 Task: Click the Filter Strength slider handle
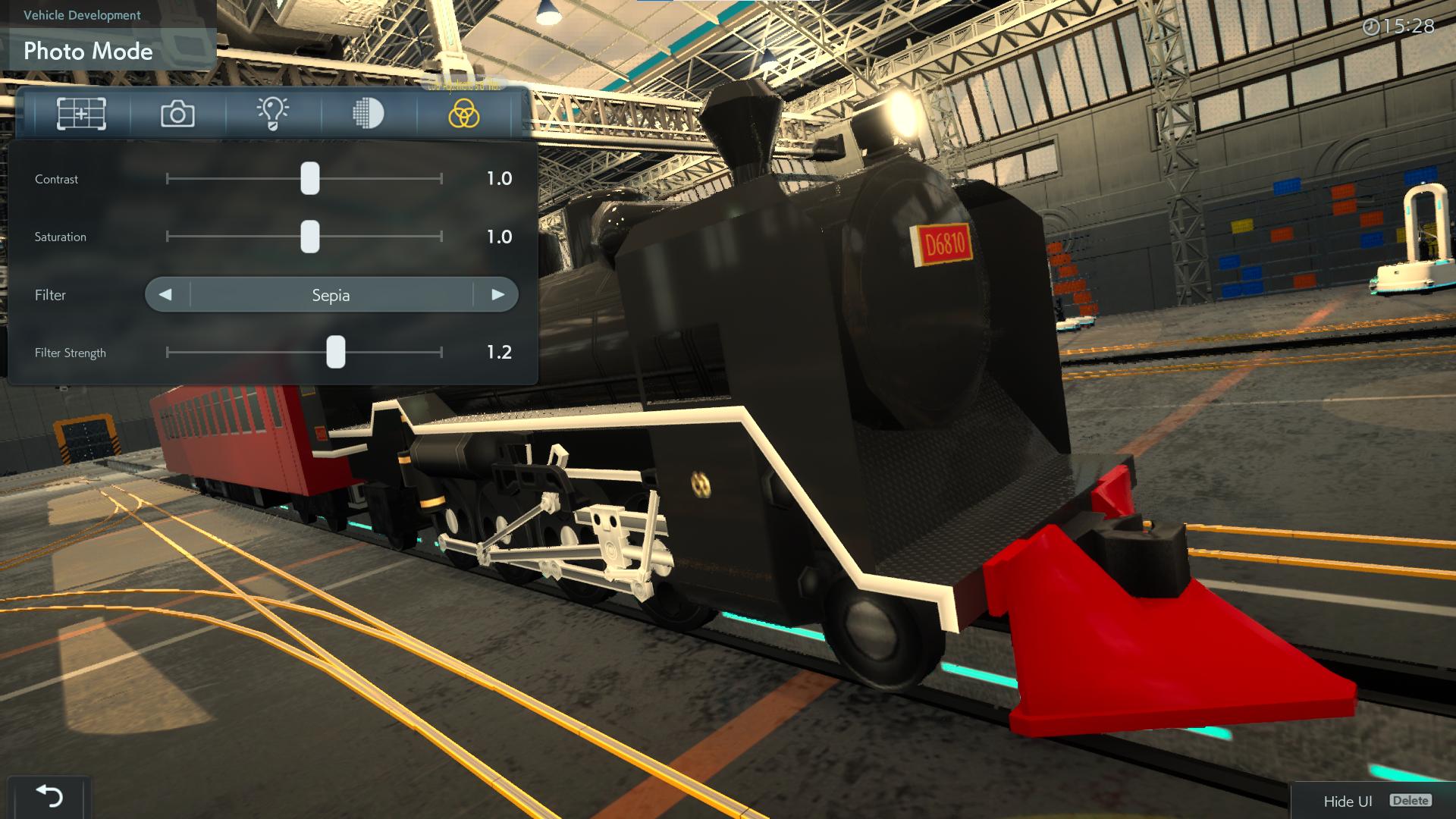[335, 353]
